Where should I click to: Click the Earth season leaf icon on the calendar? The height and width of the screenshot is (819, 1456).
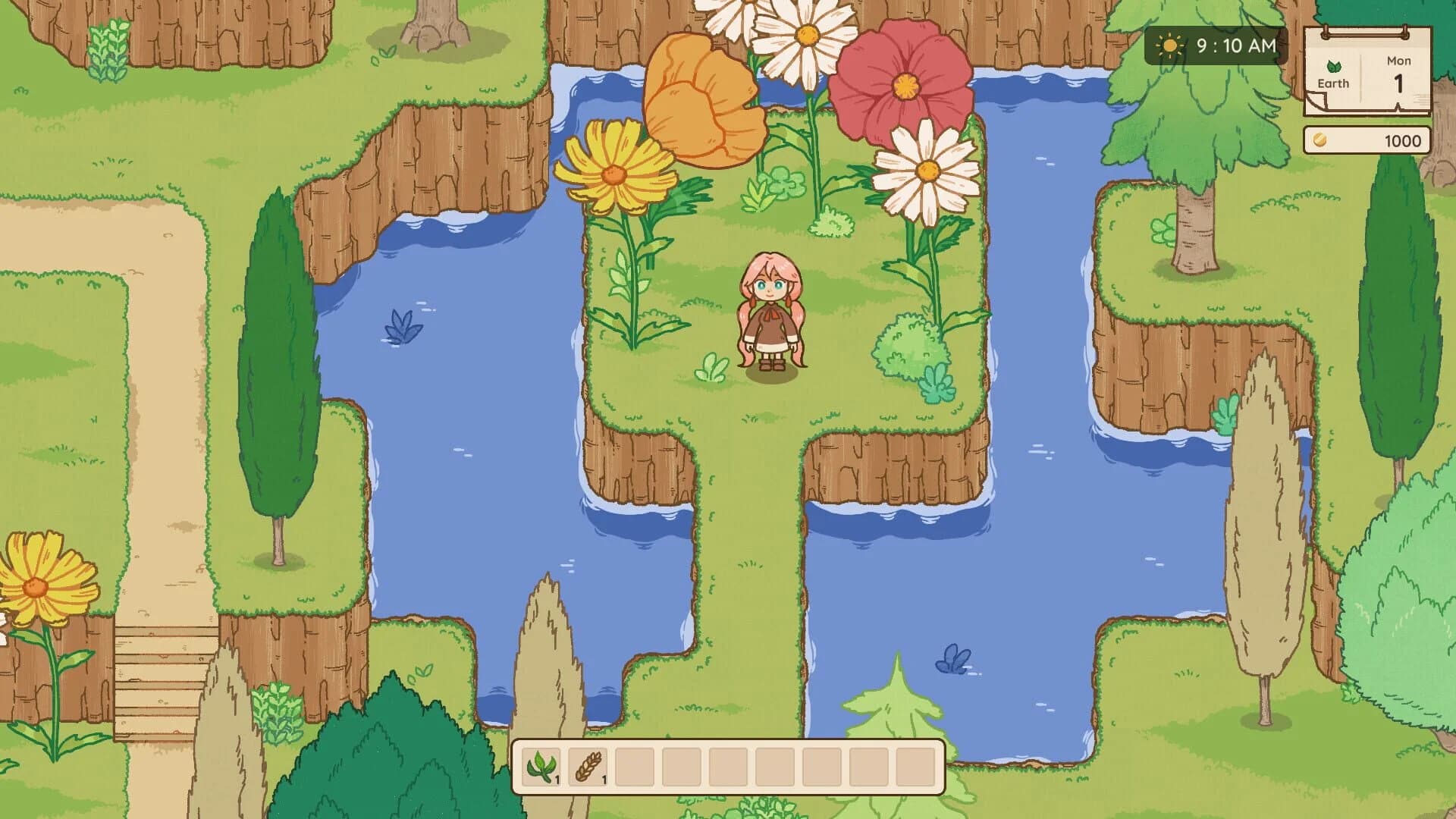coord(1335,66)
